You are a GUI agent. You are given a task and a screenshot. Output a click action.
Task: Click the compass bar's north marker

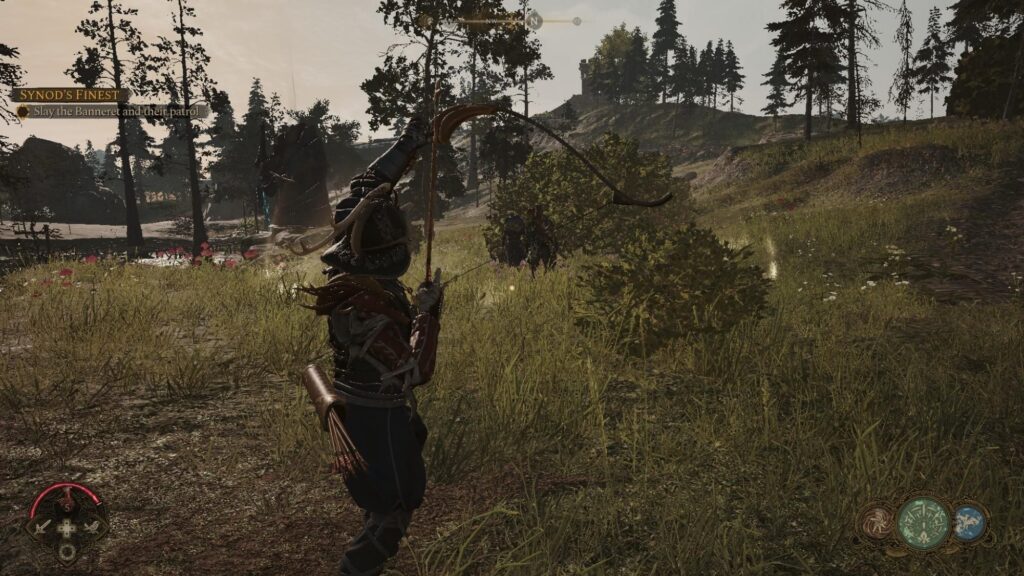(x=535, y=19)
